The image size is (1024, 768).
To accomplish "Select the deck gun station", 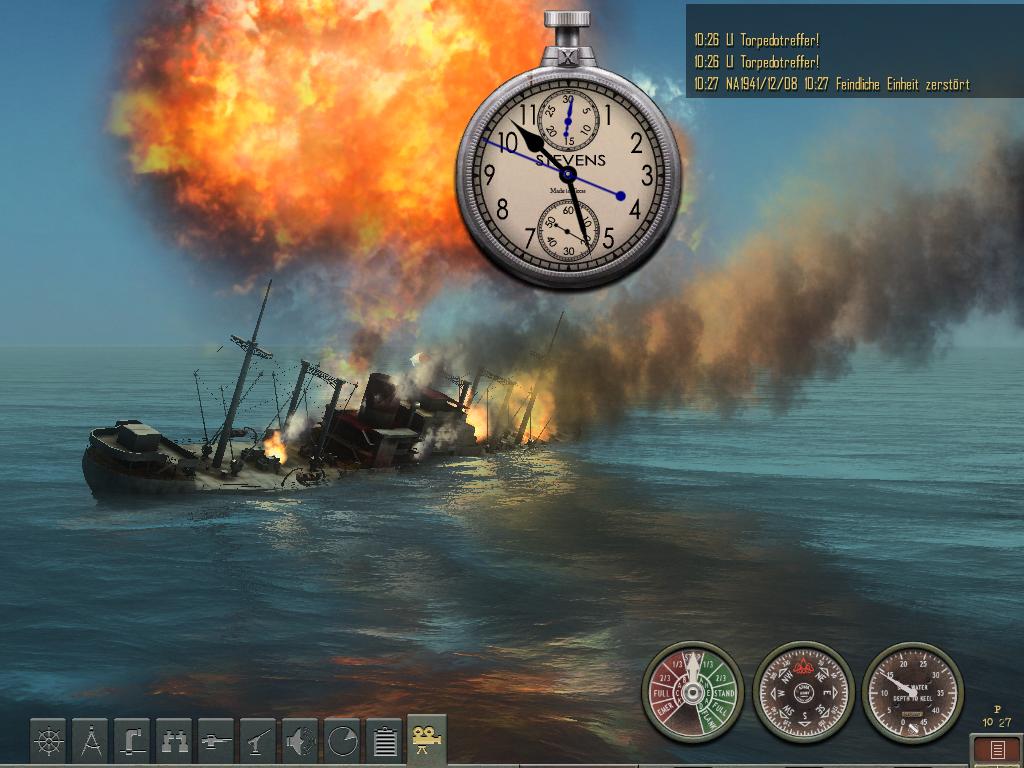I will coord(216,741).
